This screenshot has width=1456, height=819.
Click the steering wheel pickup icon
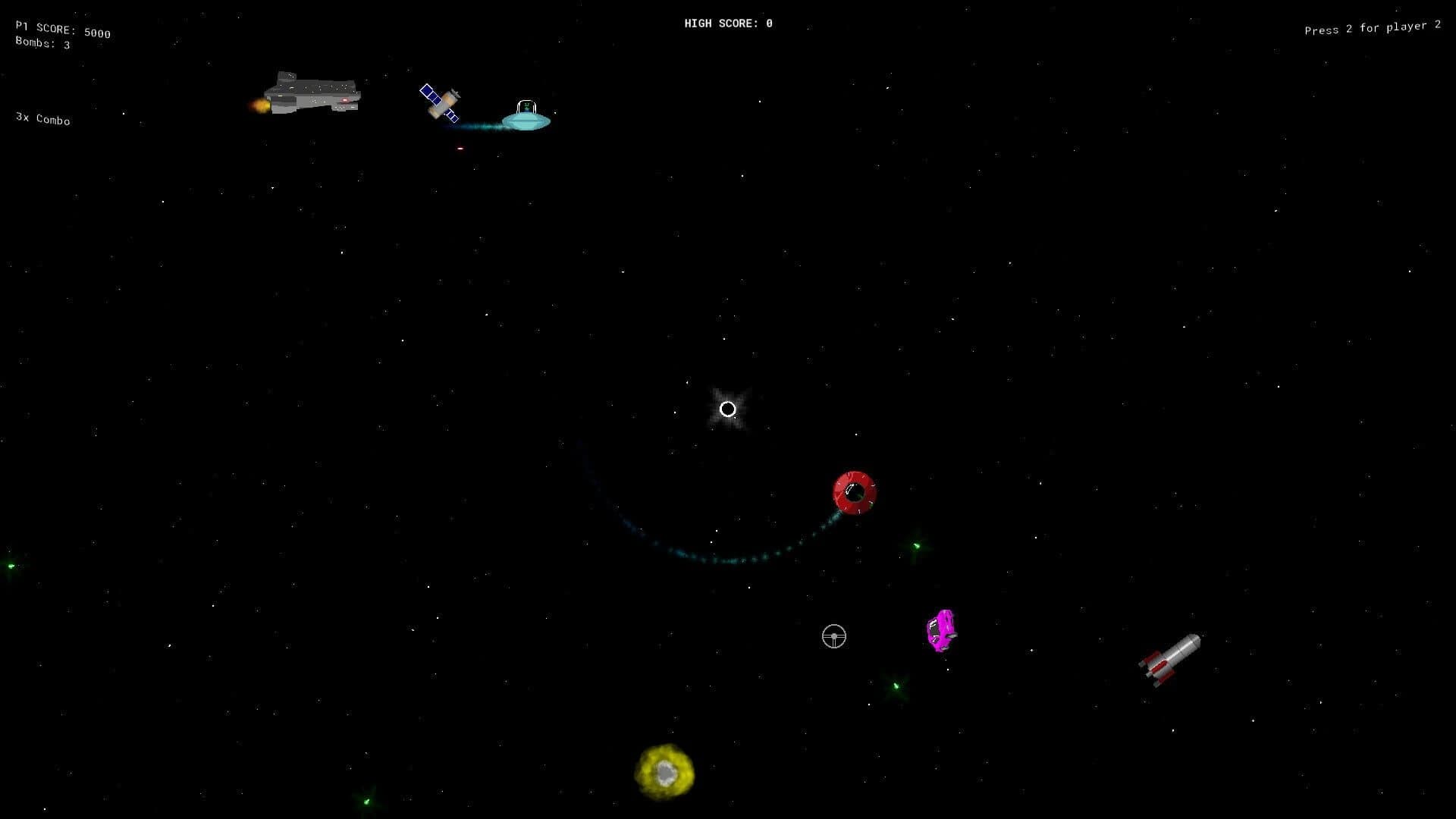click(834, 637)
